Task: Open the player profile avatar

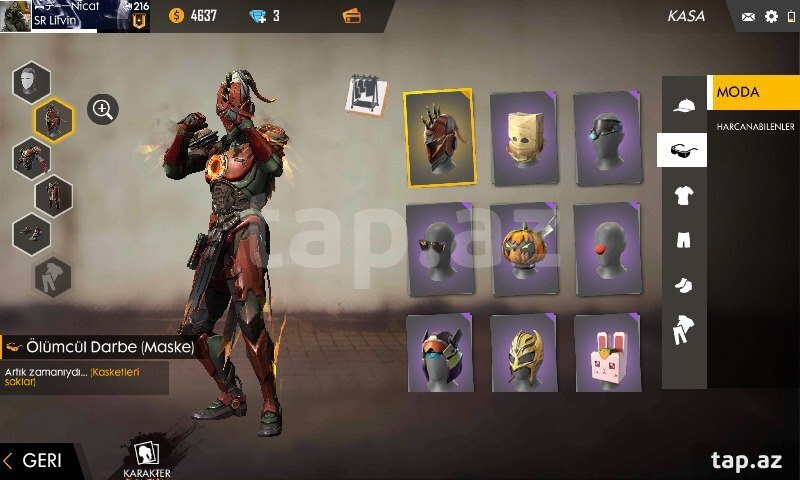Action: click(16, 16)
